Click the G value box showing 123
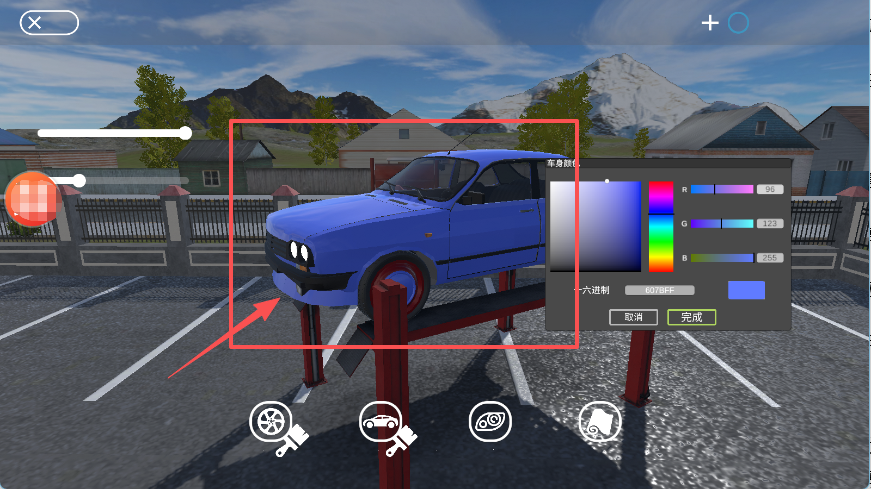871x489 pixels. [x=770, y=223]
